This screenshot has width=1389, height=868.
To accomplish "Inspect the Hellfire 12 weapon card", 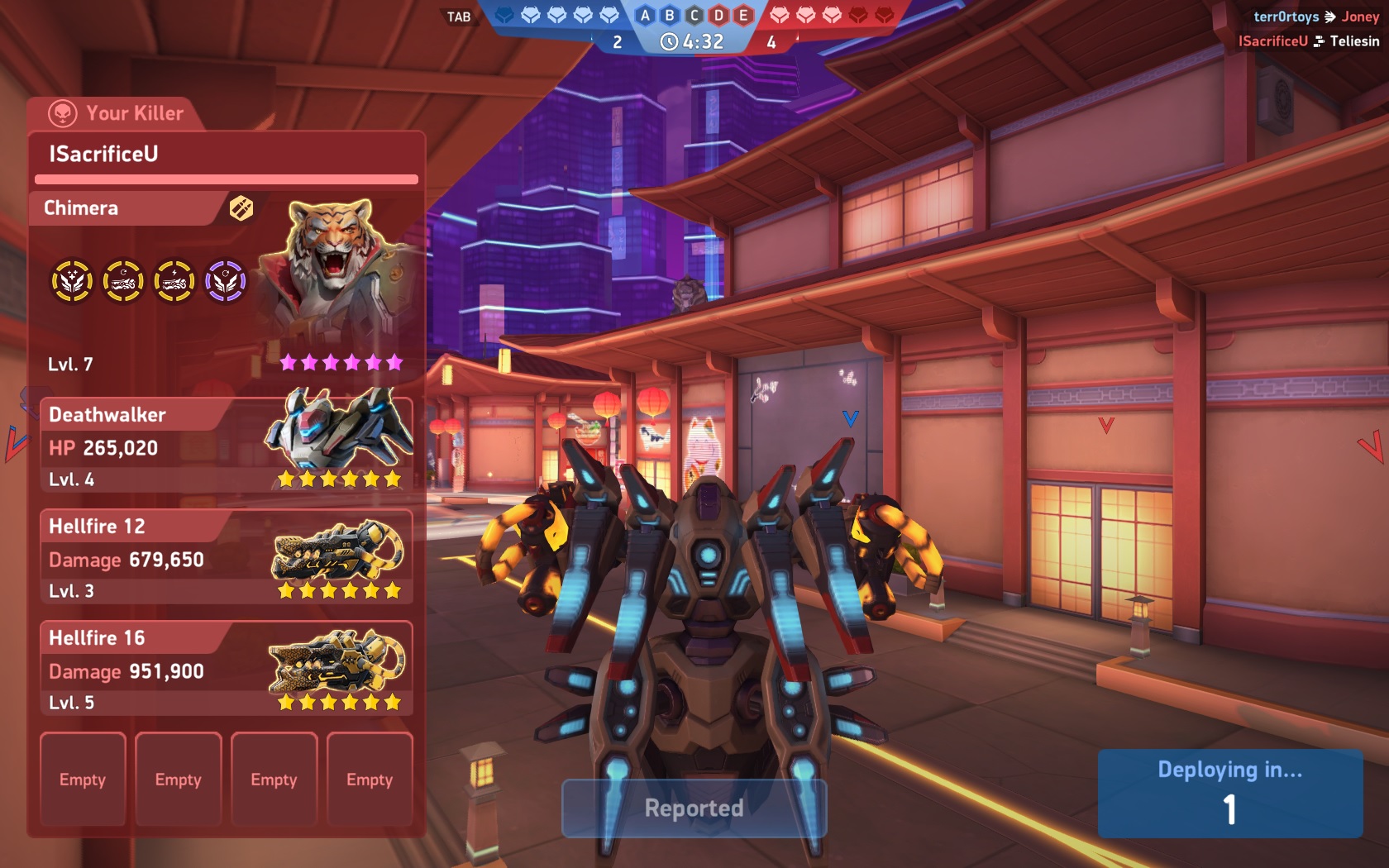I will coord(226,557).
